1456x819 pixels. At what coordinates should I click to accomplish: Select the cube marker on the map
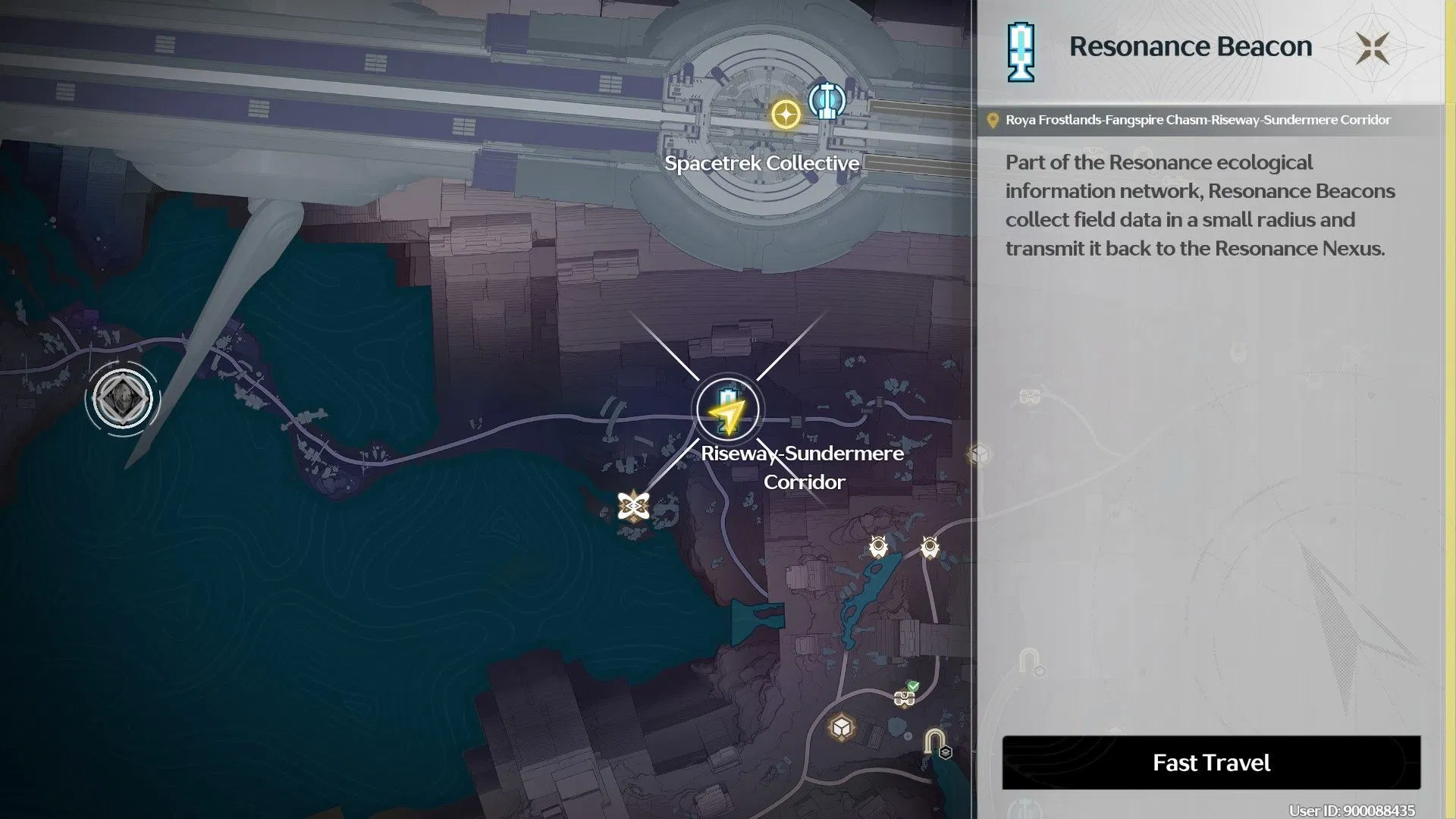841,728
